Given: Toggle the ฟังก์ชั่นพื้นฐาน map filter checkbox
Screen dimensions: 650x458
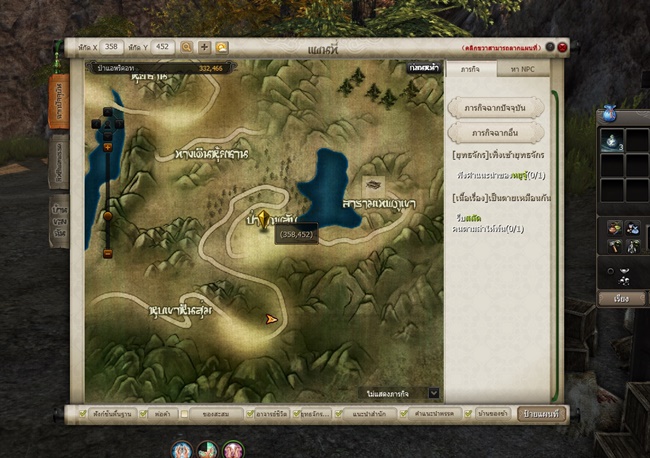Looking at the screenshot, I should pos(71,412).
